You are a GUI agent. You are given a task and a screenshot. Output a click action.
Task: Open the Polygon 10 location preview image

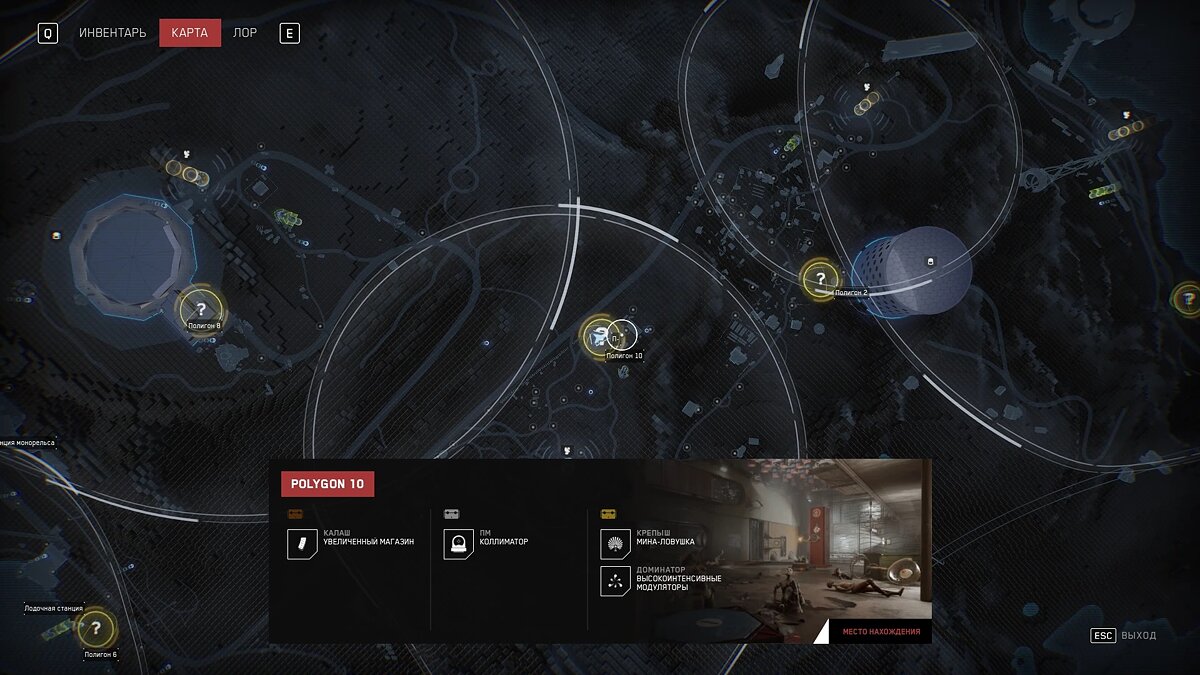[790, 545]
